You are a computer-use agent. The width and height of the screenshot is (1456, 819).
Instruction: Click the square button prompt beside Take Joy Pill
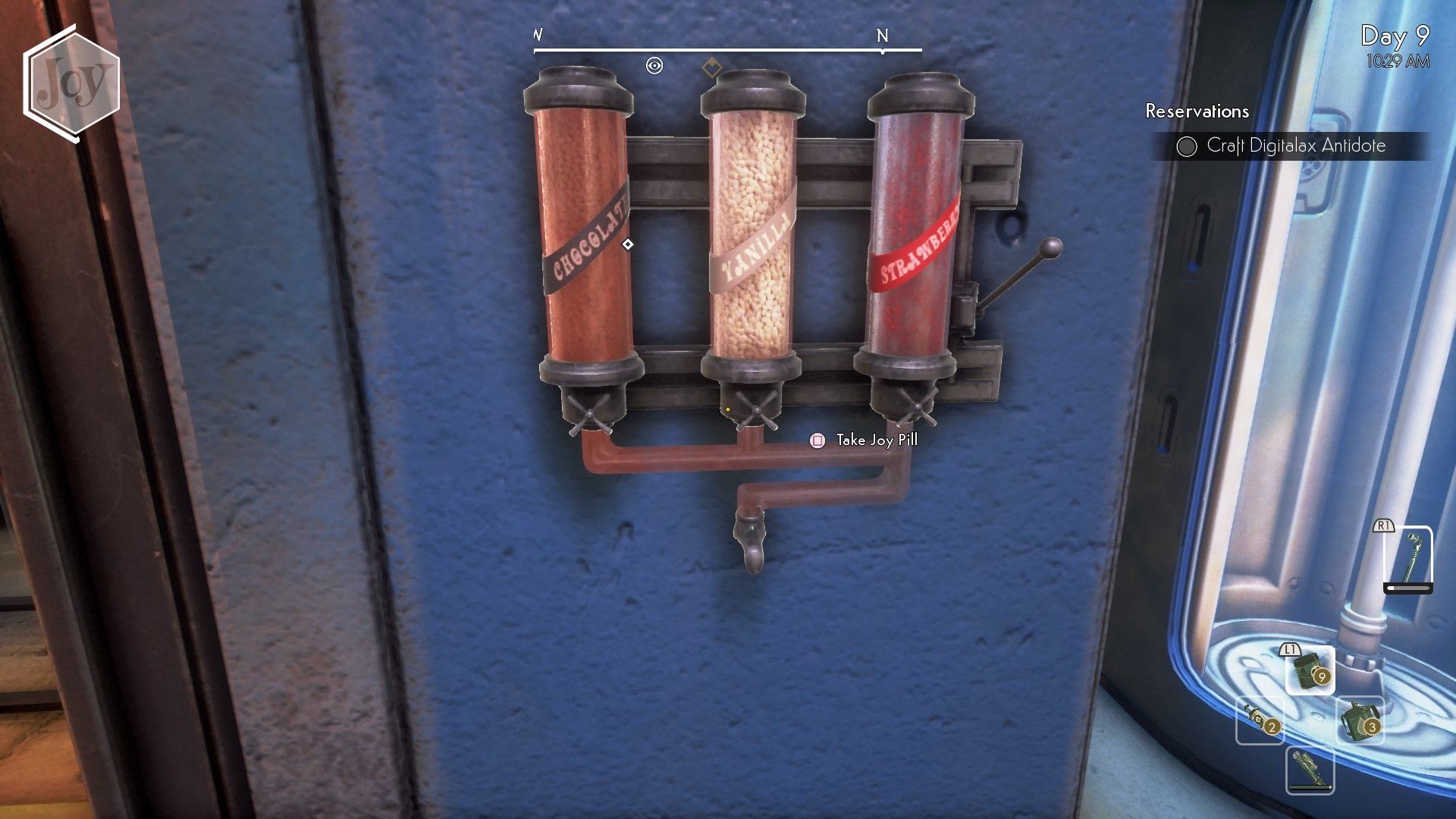point(817,440)
